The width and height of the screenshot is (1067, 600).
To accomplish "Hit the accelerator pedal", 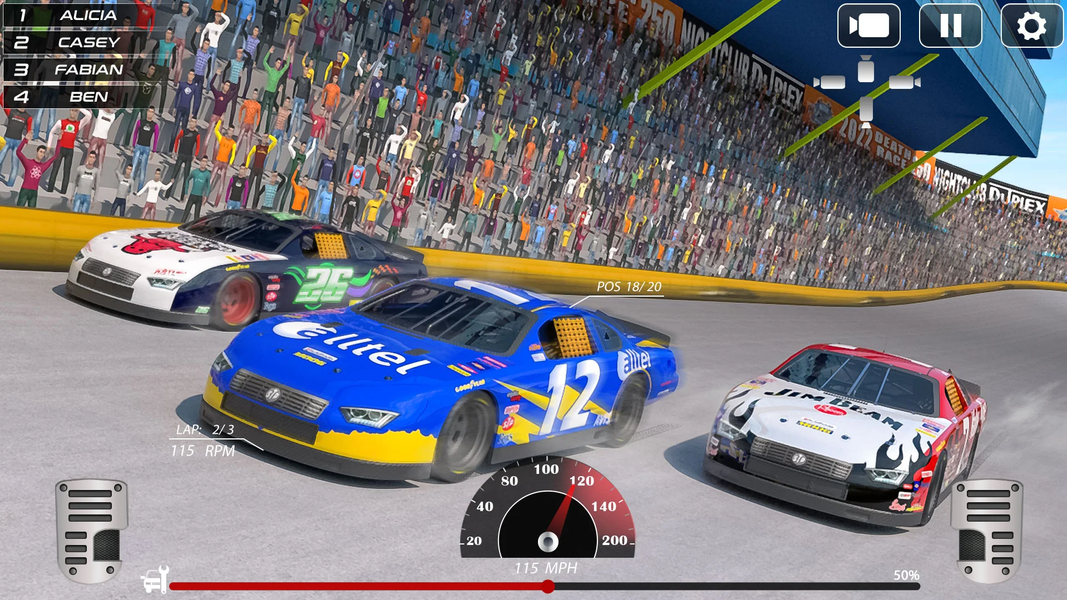I will 986,529.
